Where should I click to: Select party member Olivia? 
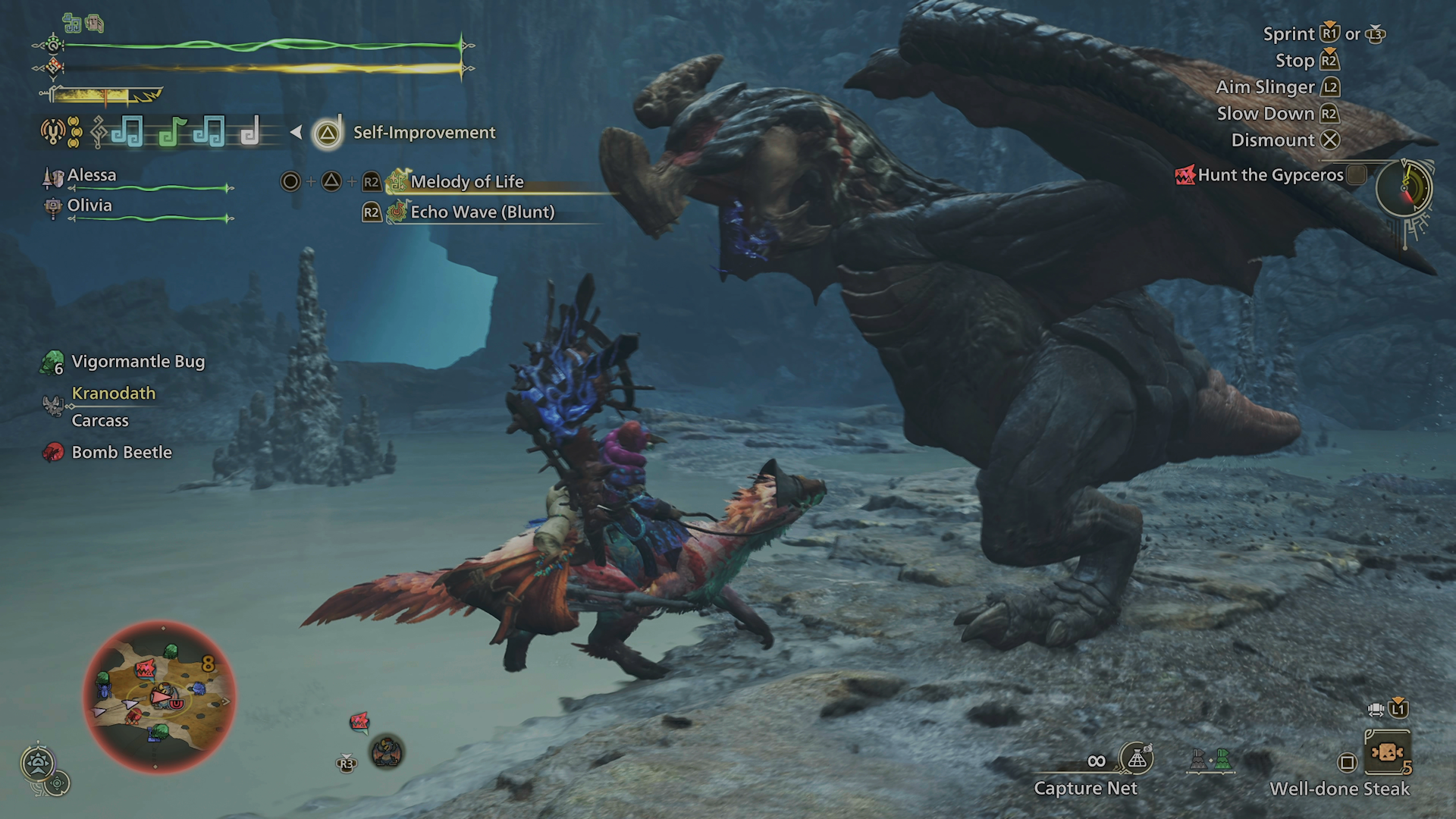pos(89,206)
